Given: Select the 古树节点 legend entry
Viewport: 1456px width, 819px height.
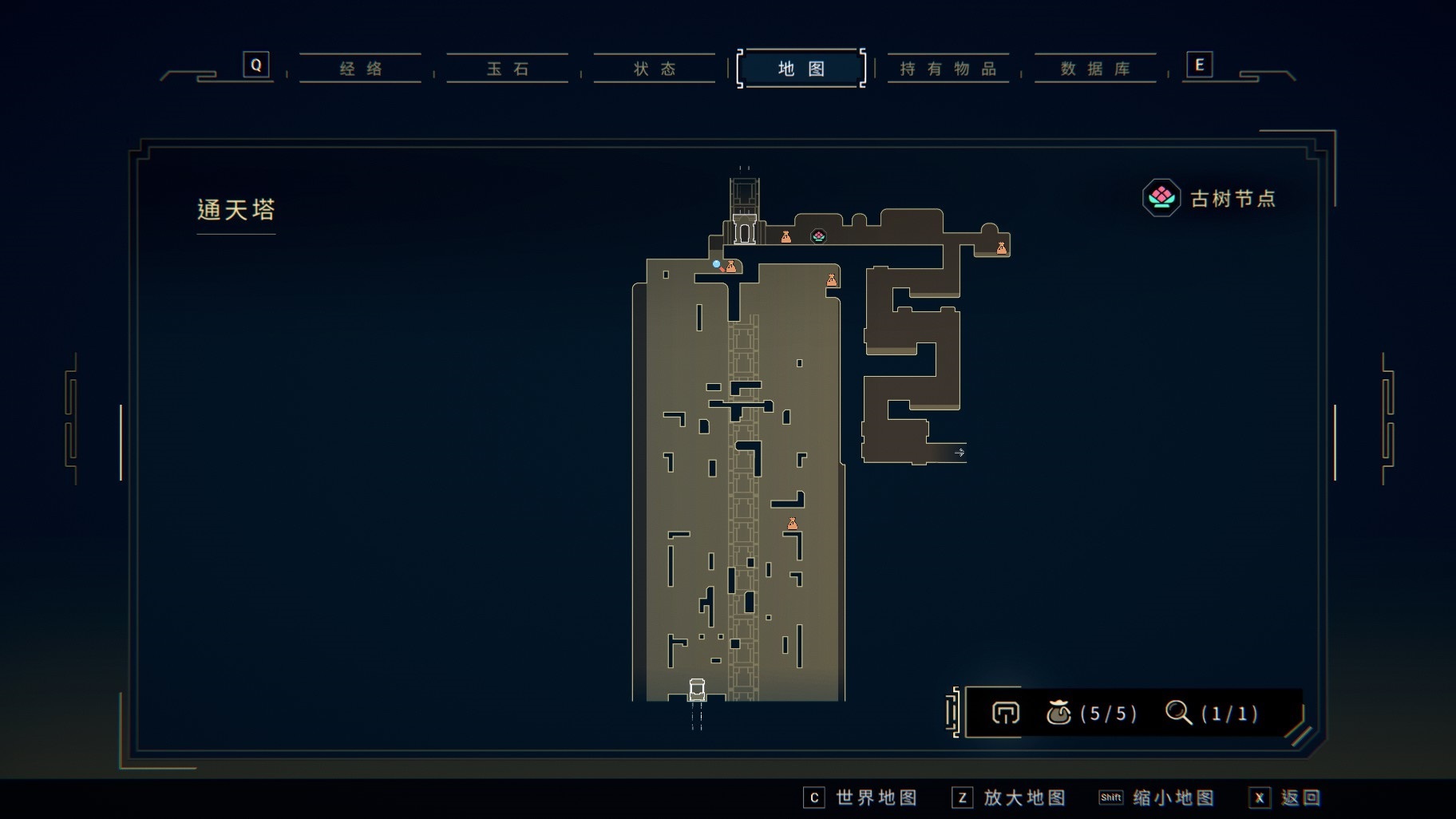Looking at the screenshot, I should click(1210, 198).
